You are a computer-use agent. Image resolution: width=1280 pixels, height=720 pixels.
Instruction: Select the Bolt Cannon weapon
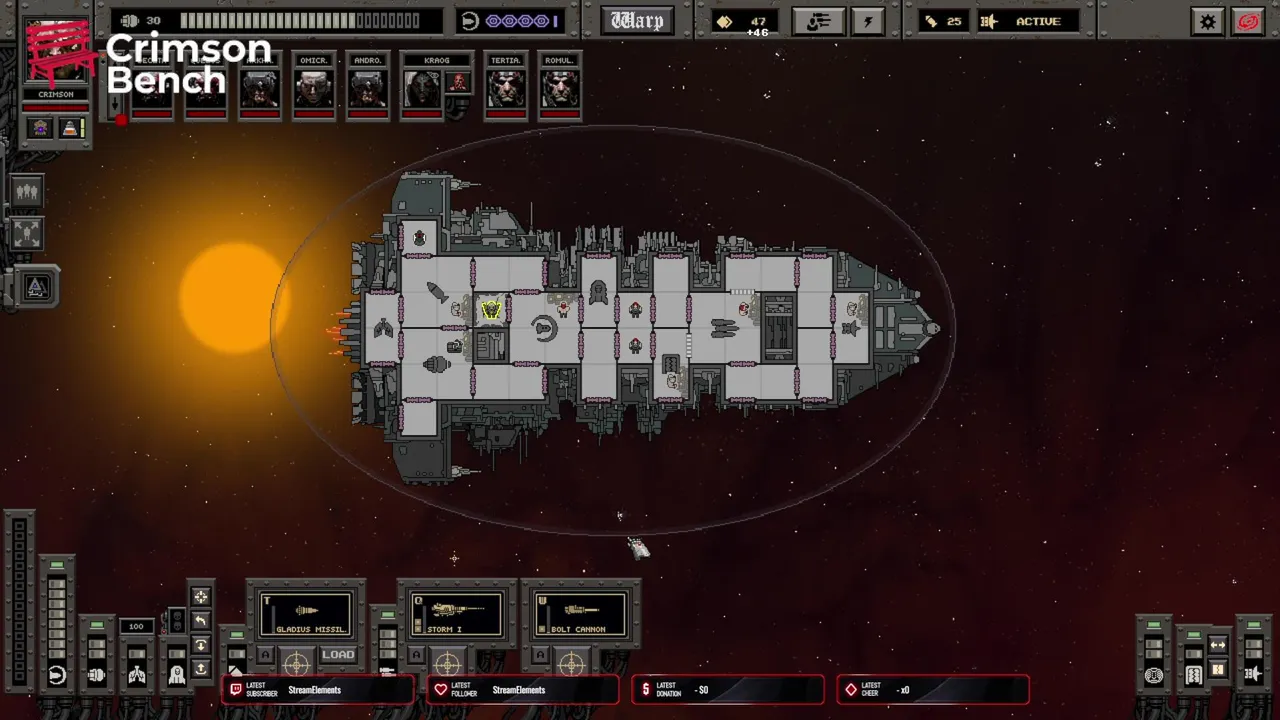(x=580, y=614)
